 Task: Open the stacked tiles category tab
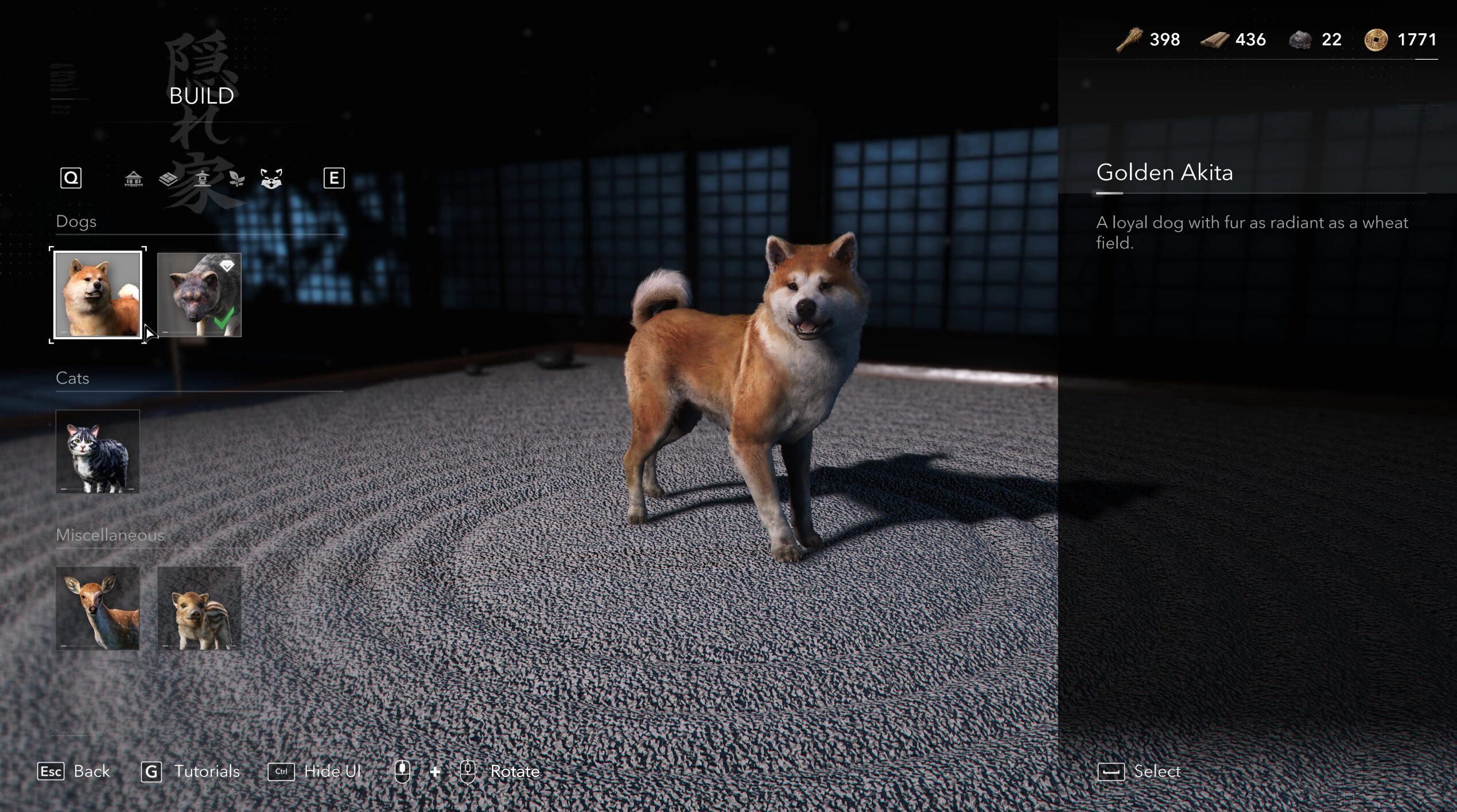point(168,179)
